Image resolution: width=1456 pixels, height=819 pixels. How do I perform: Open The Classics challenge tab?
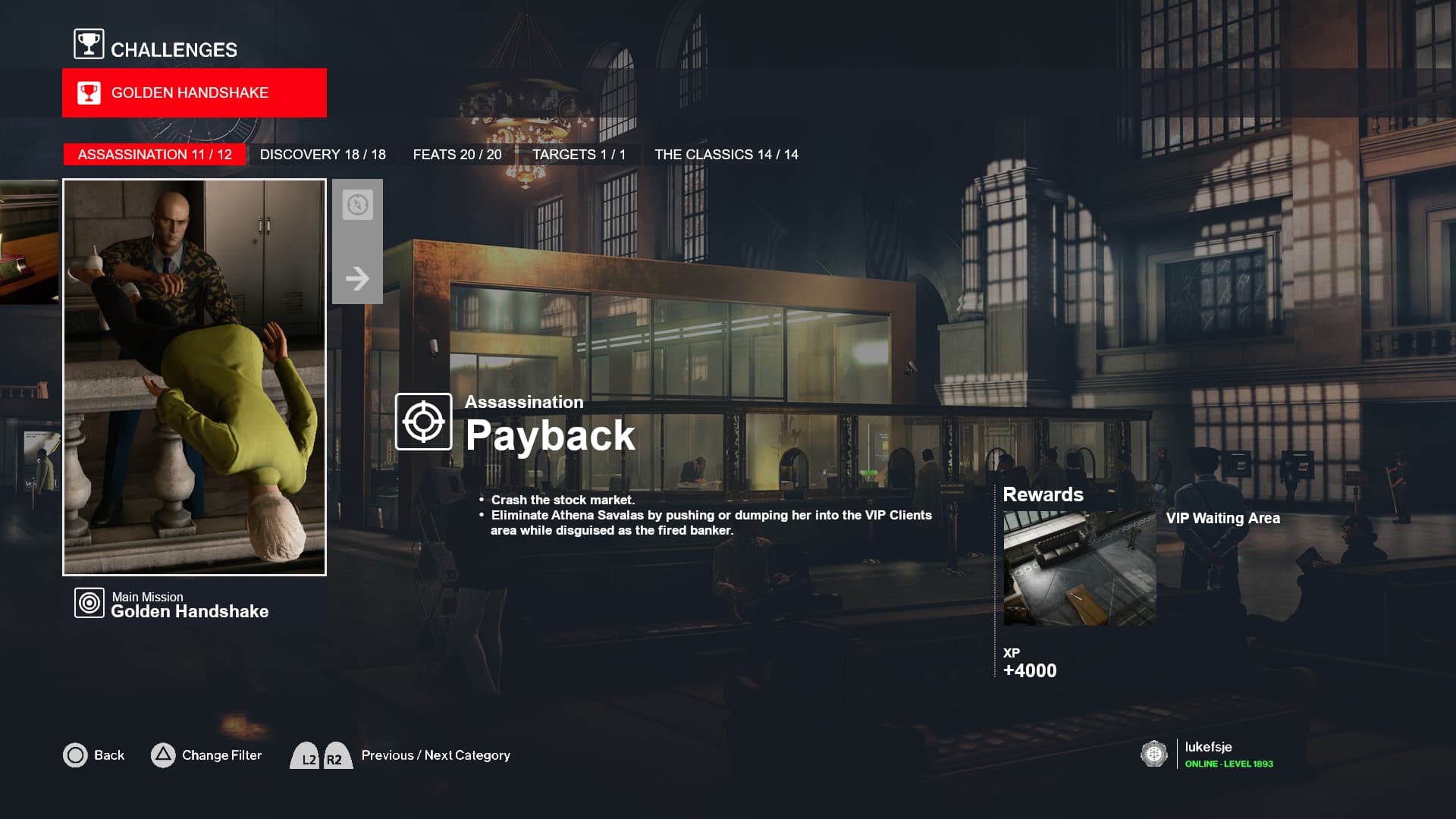(x=726, y=155)
